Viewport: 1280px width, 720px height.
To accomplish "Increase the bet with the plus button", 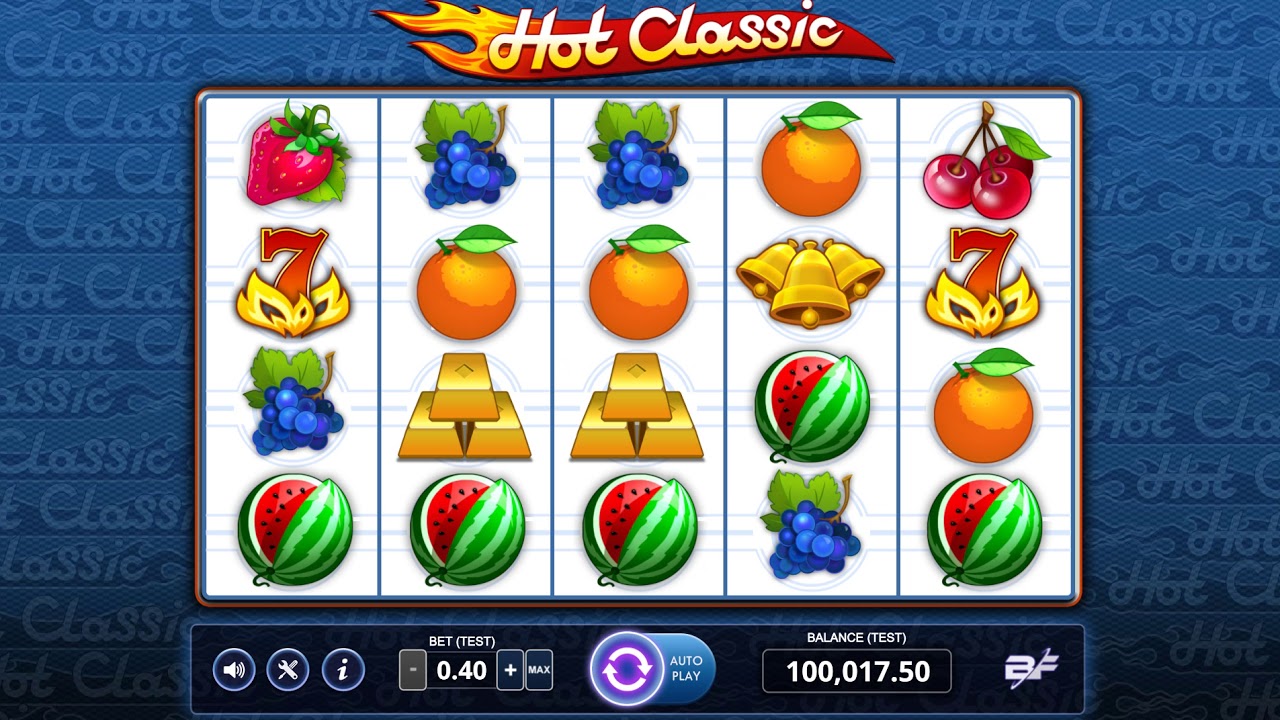I will (510, 670).
